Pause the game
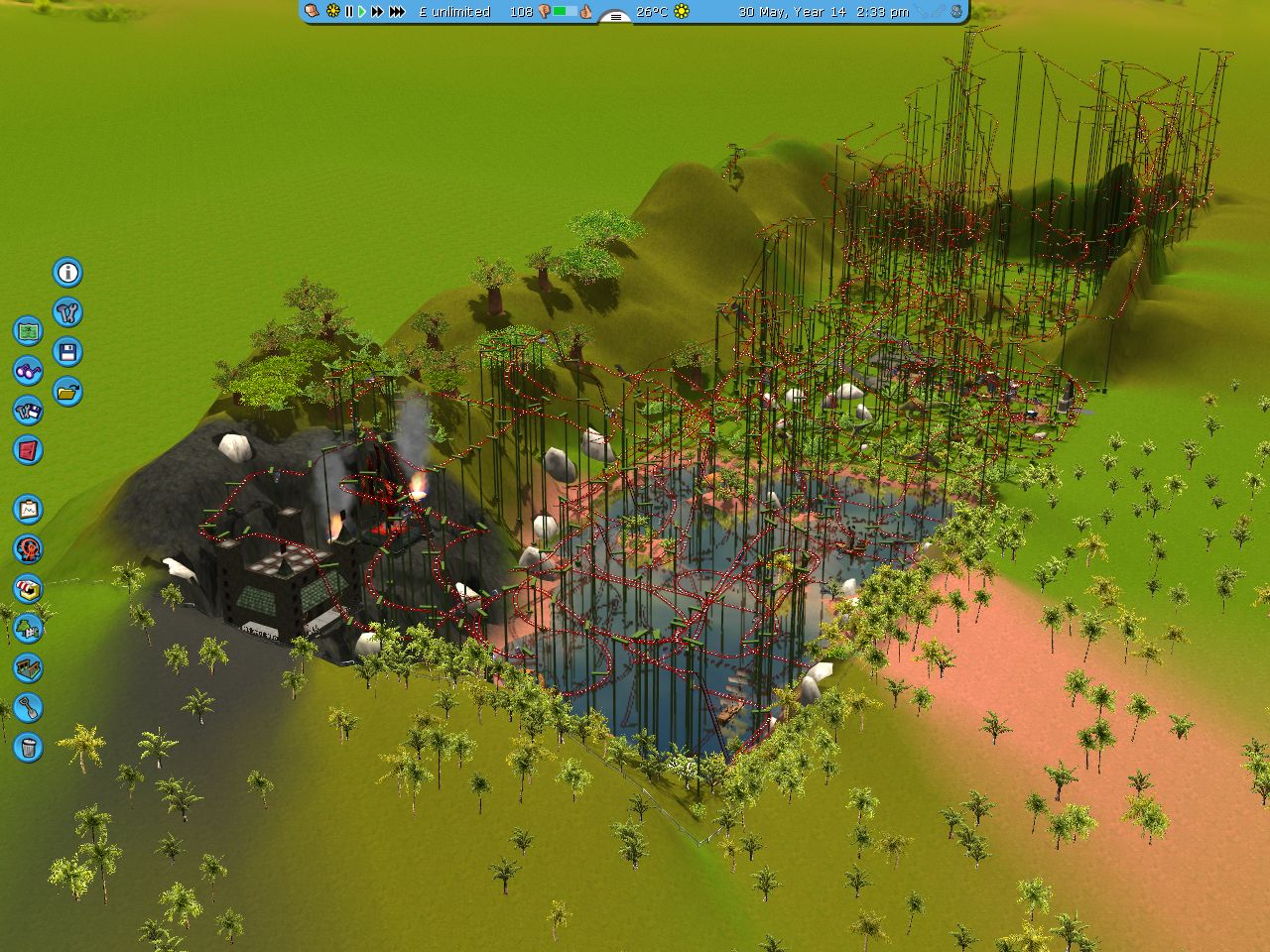Screen dimensions: 1270x952 coord(348,12)
